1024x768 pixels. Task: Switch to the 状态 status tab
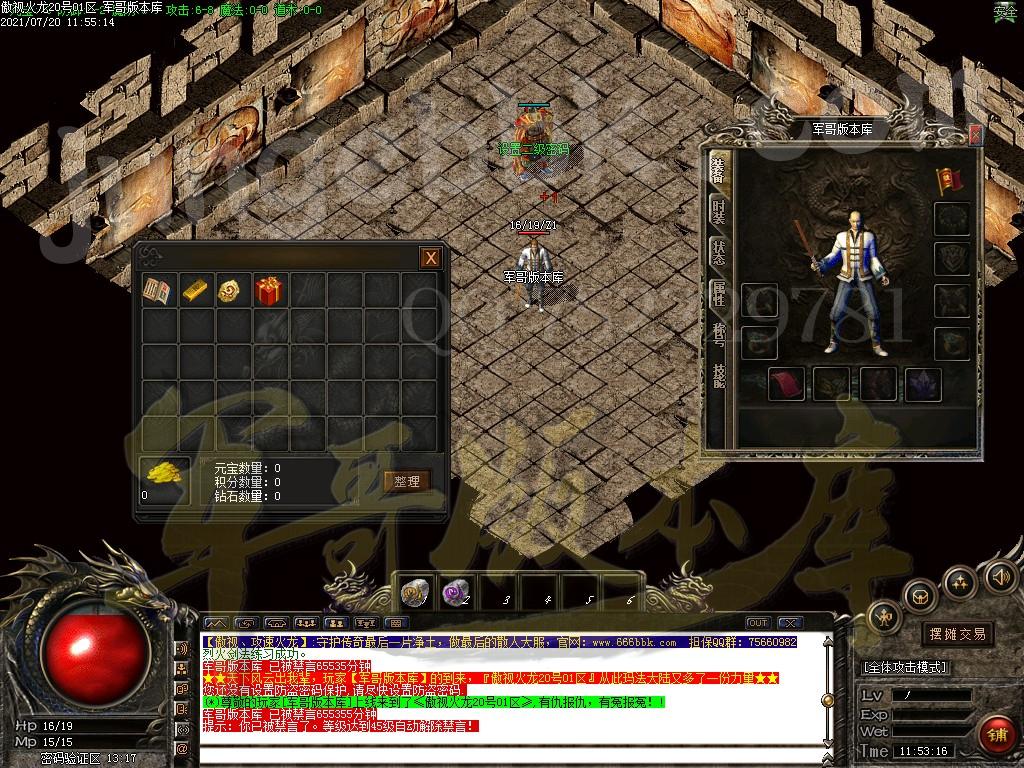coord(719,252)
